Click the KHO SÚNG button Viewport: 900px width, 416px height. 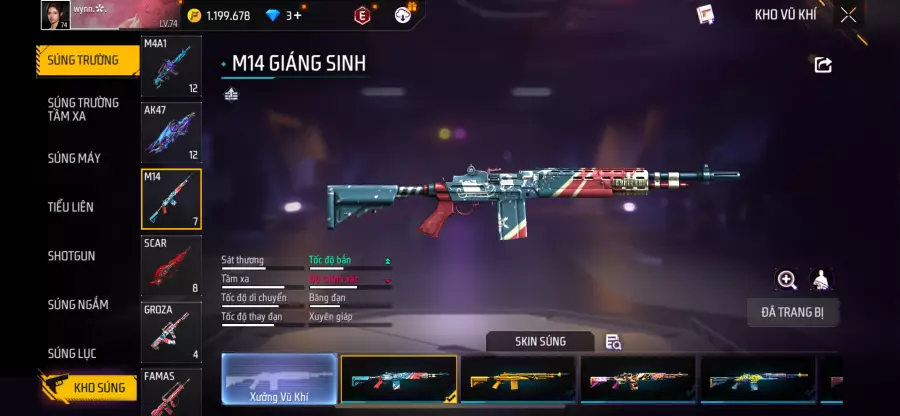coord(89,388)
